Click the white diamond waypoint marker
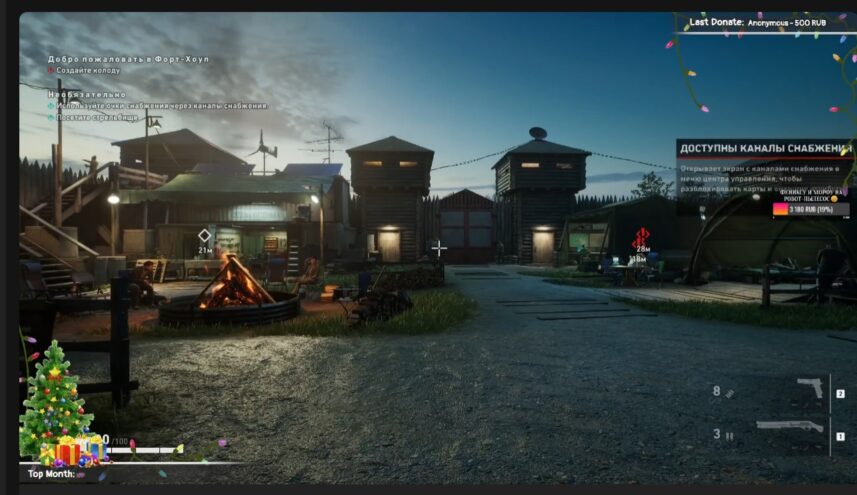The width and height of the screenshot is (857, 495). 205,236
